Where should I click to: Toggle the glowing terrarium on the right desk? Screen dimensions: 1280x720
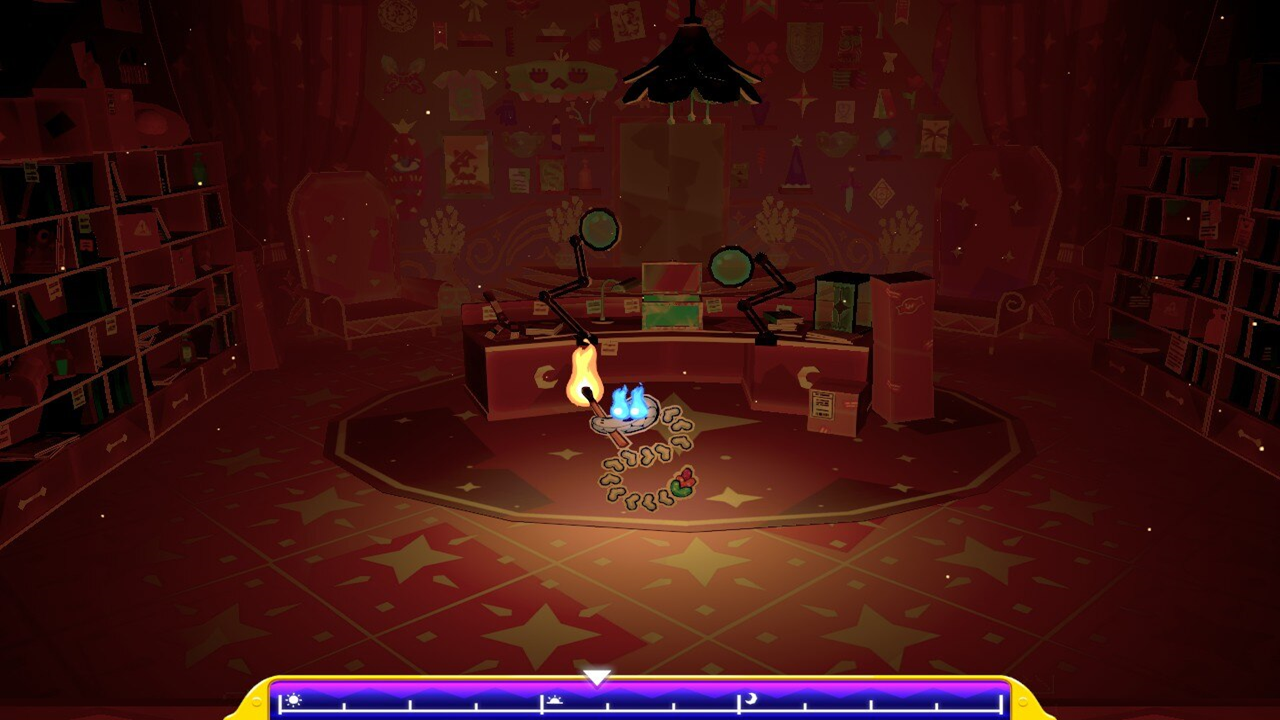[x=843, y=302]
